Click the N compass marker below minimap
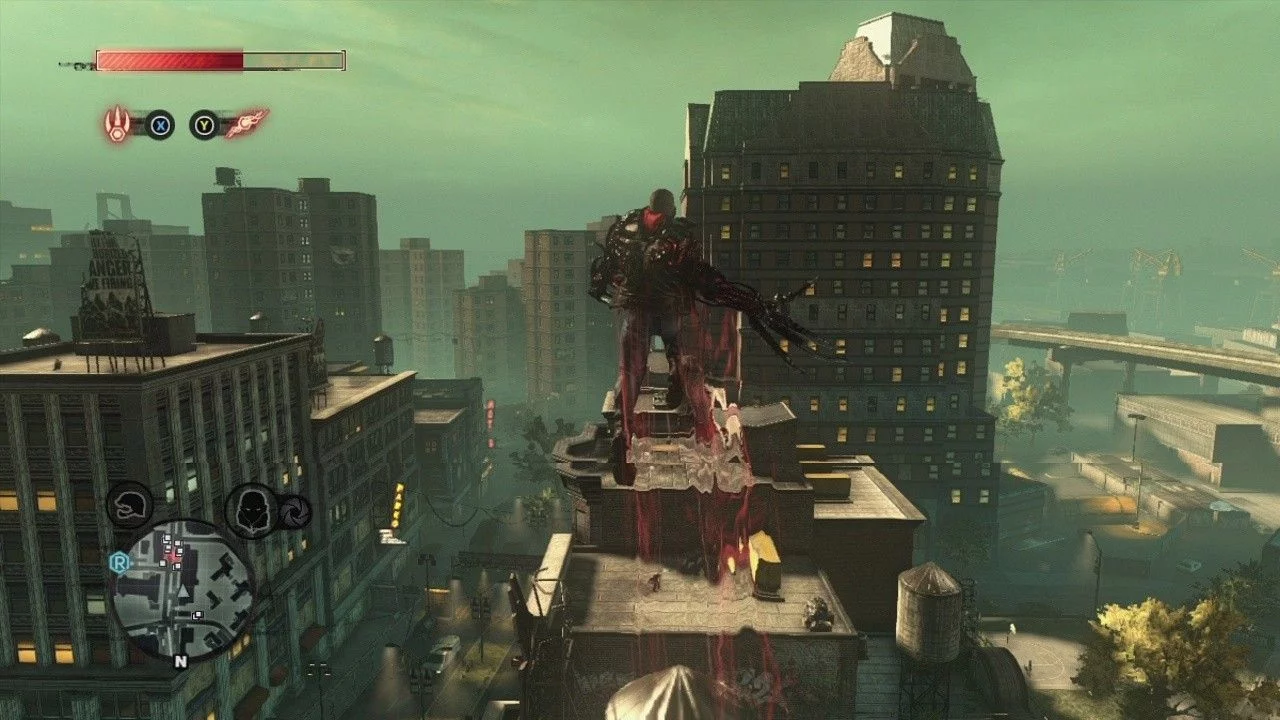The height and width of the screenshot is (720, 1280). 180,661
